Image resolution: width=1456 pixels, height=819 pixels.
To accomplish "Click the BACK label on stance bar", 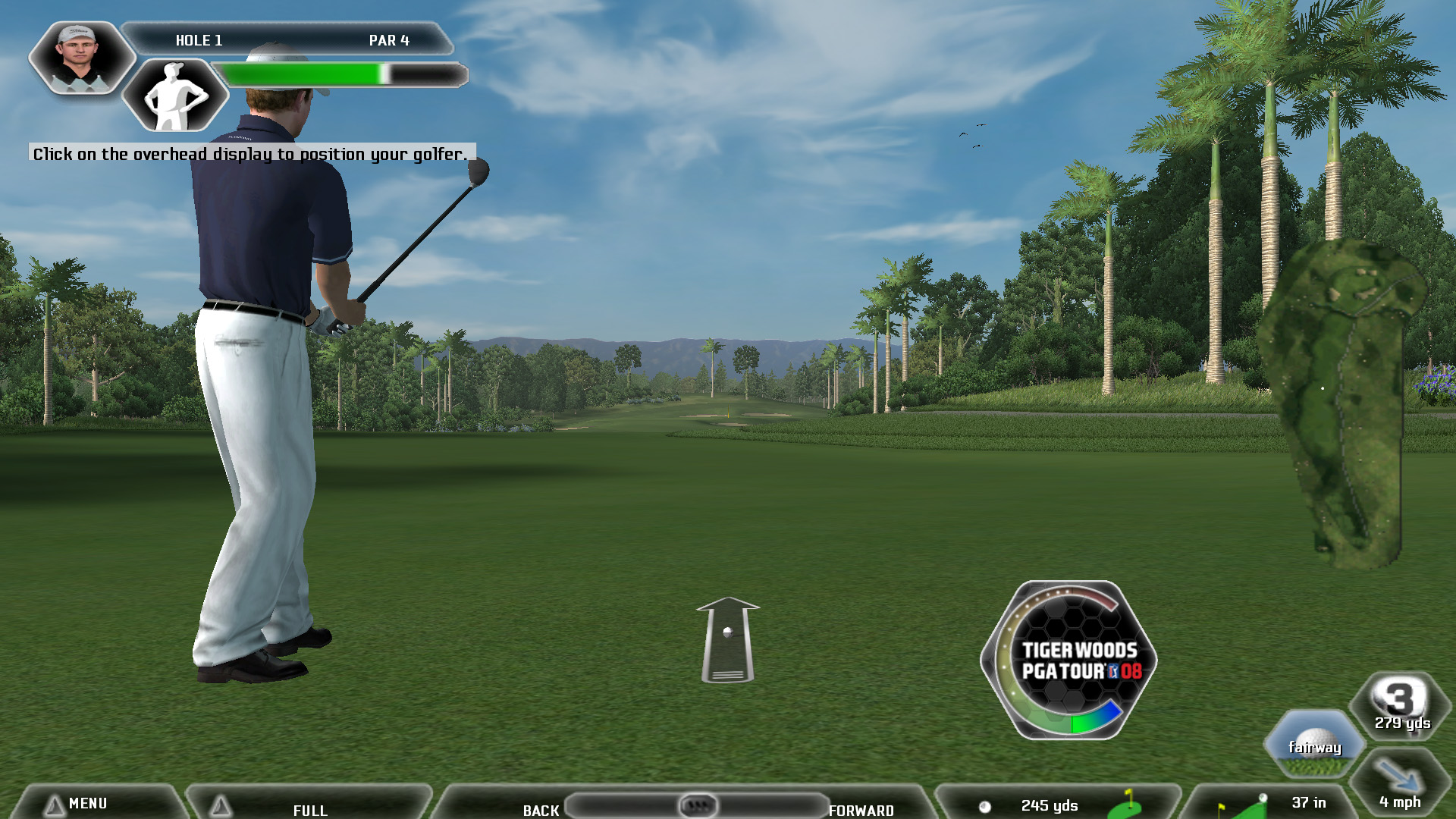I will tap(541, 810).
